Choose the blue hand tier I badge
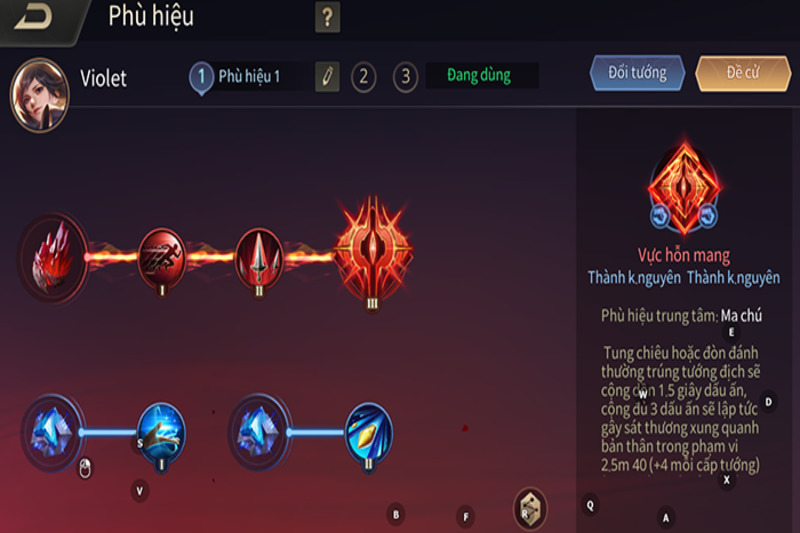The height and width of the screenshot is (533, 800). coord(161,431)
